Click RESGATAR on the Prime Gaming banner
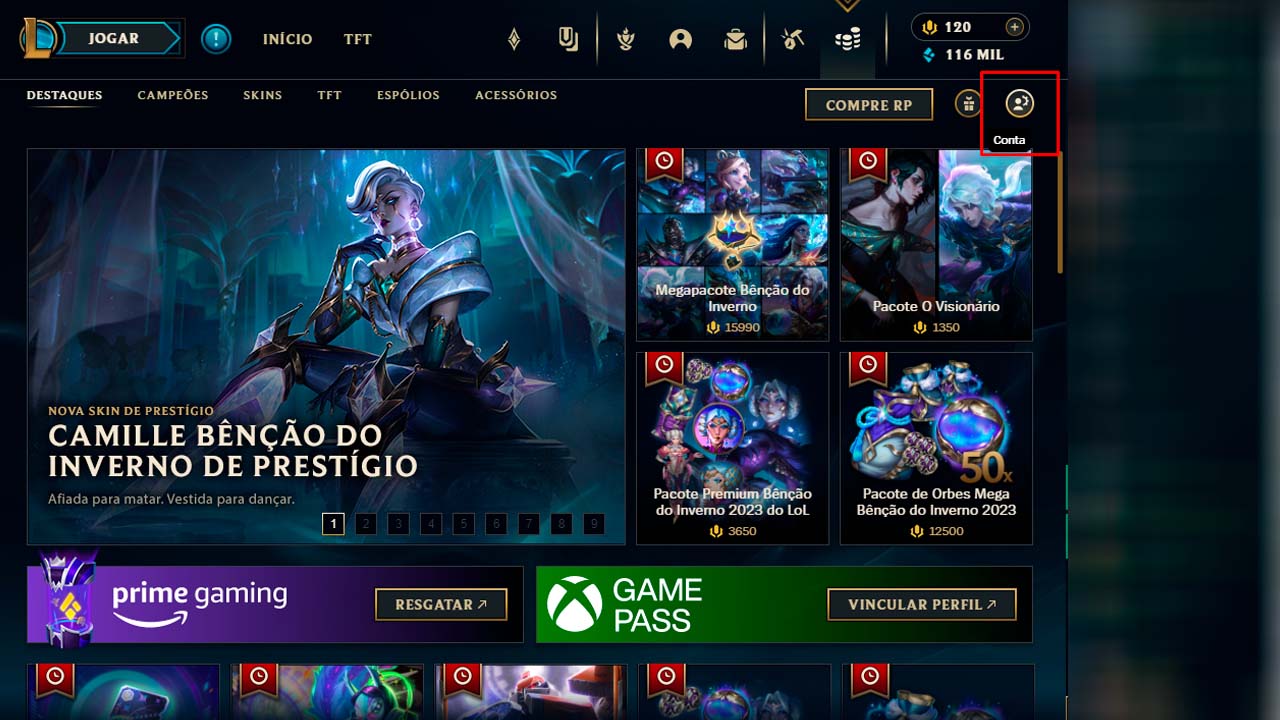The width and height of the screenshot is (1280, 720). tap(441, 604)
